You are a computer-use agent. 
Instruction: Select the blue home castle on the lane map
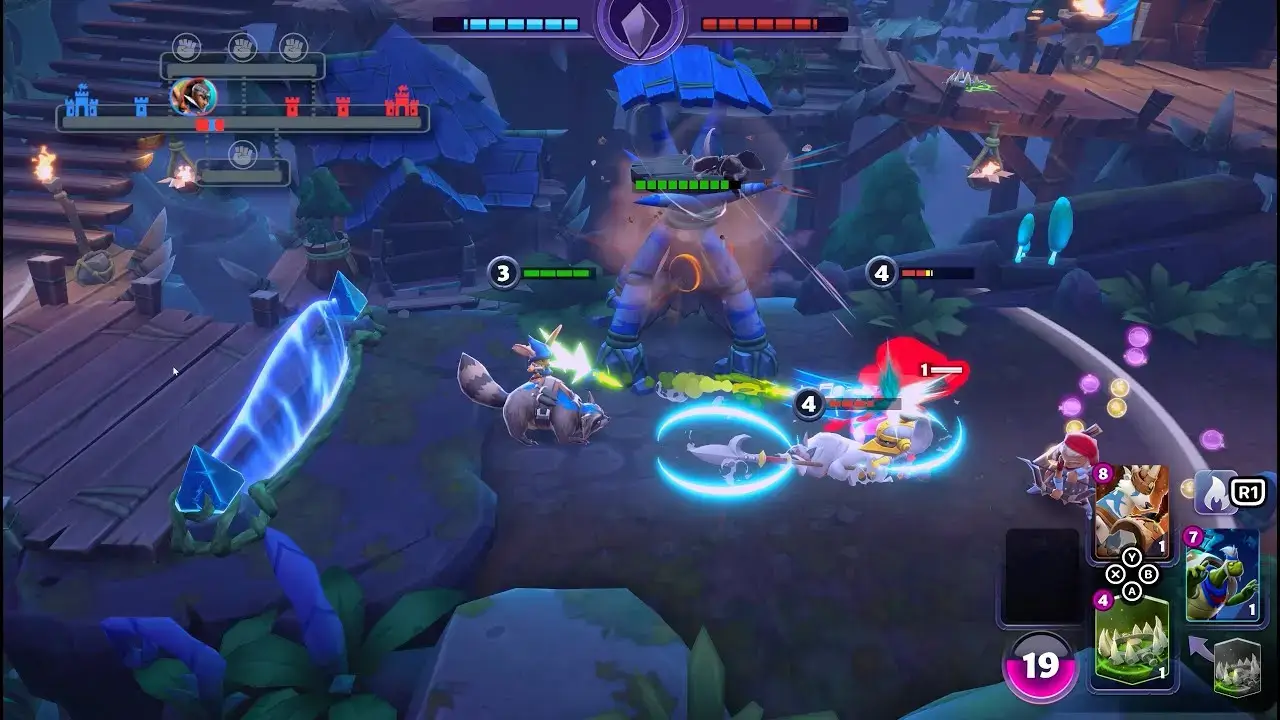(82, 101)
